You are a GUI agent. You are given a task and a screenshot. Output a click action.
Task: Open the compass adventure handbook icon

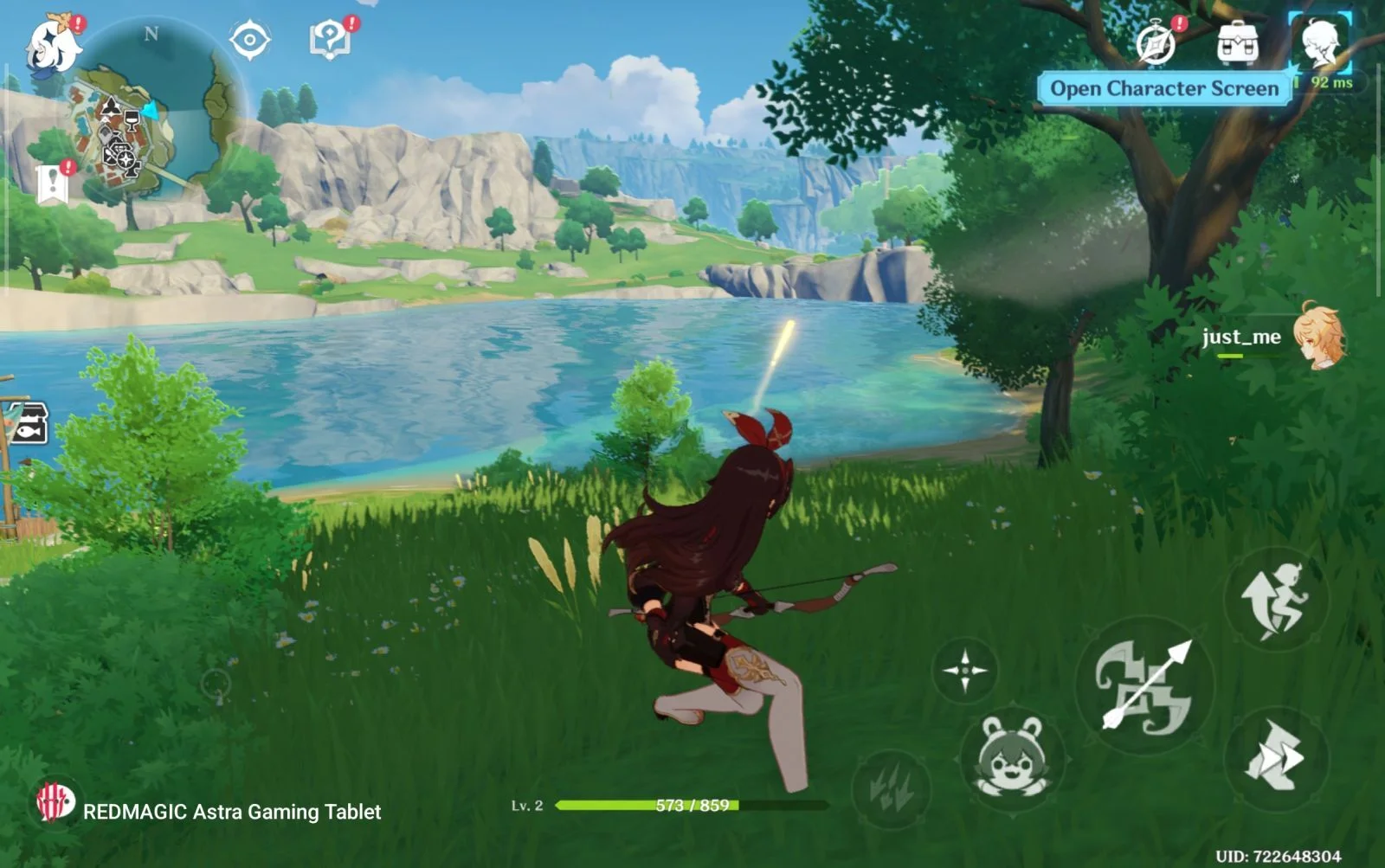(x=1156, y=43)
